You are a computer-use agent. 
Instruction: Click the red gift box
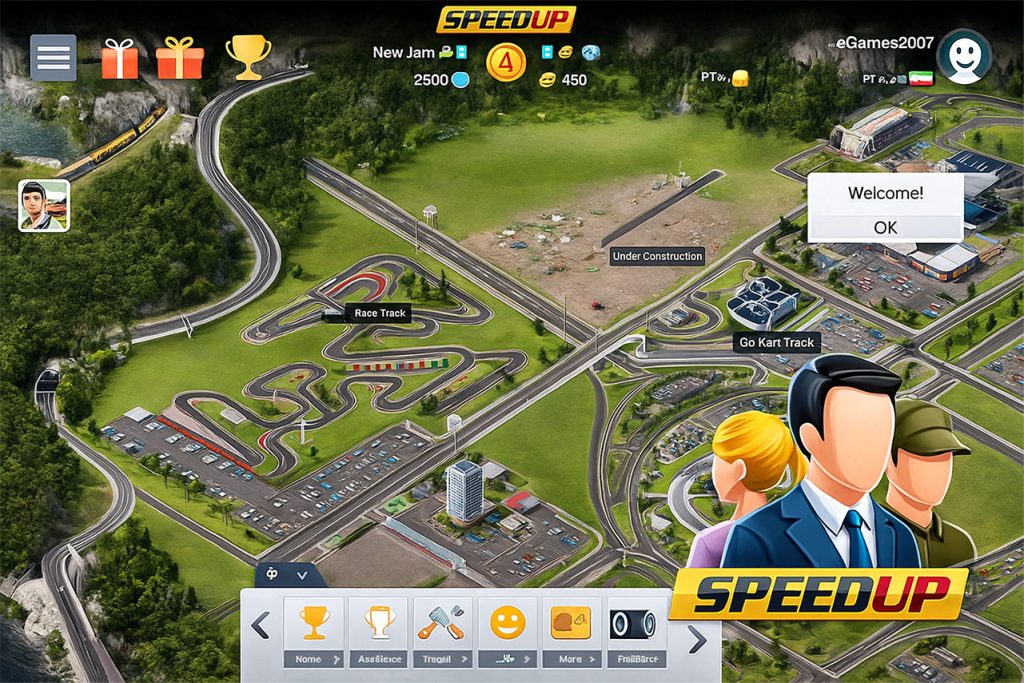[x=120, y=58]
